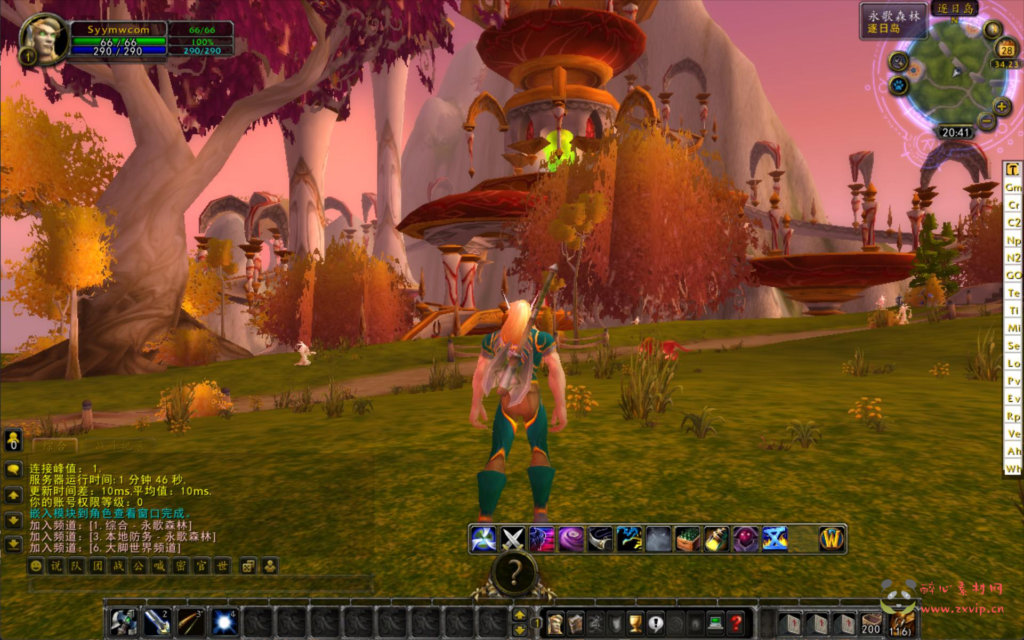Open the calendar showing day 28
This screenshot has height=640, width=1024.
point(1006,50)
